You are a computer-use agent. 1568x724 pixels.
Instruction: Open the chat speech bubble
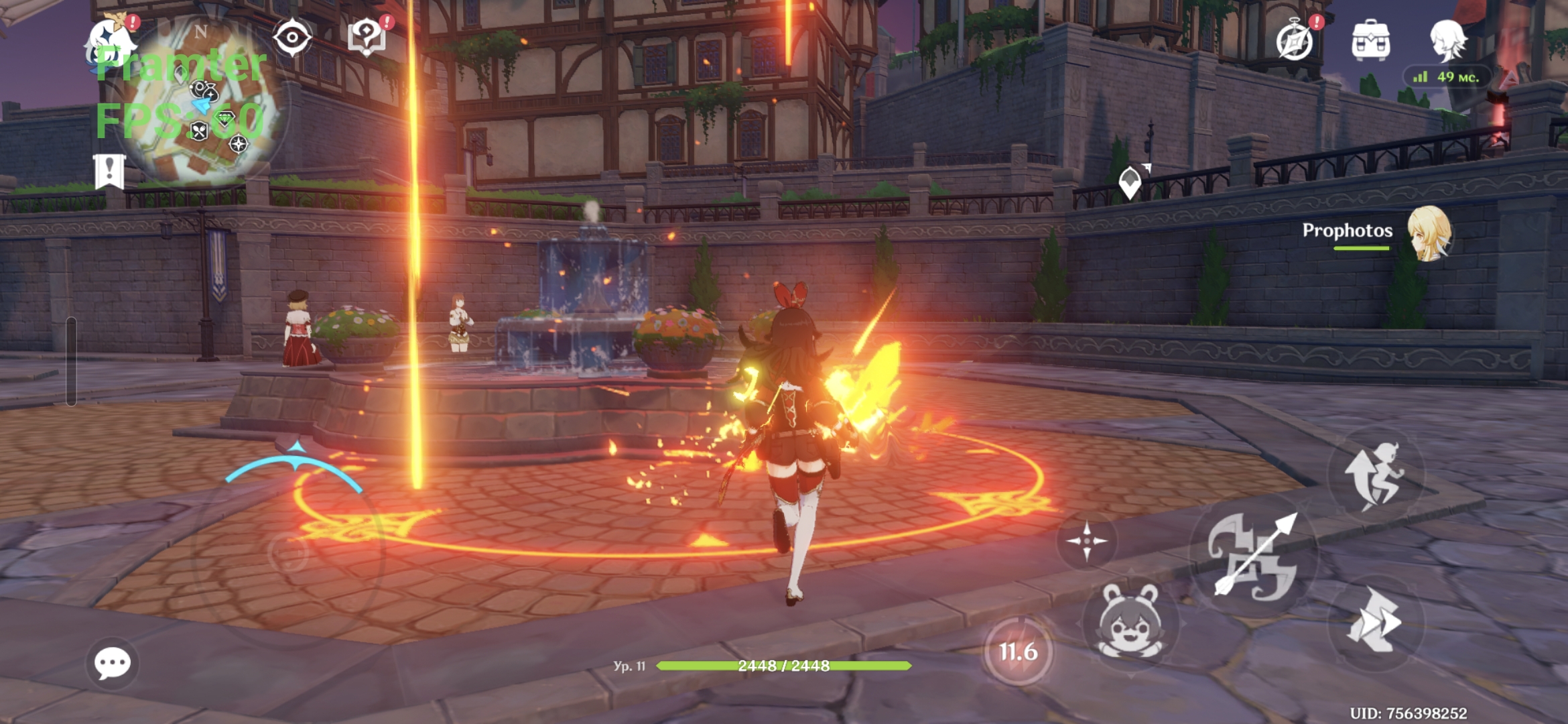point(112,664)
